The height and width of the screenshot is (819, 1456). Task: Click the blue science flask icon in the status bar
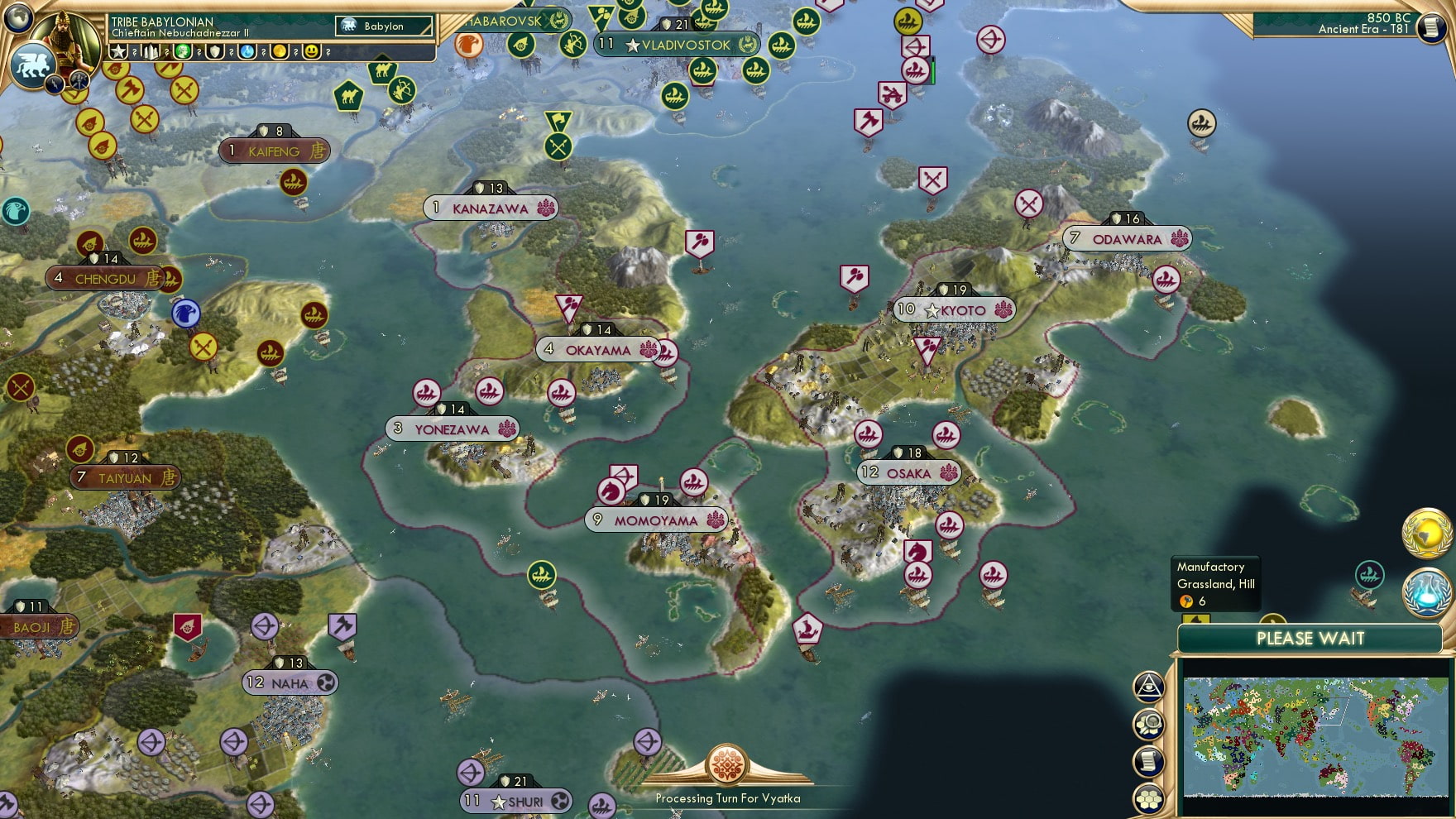pyautogui.click(x=245, y=52)
